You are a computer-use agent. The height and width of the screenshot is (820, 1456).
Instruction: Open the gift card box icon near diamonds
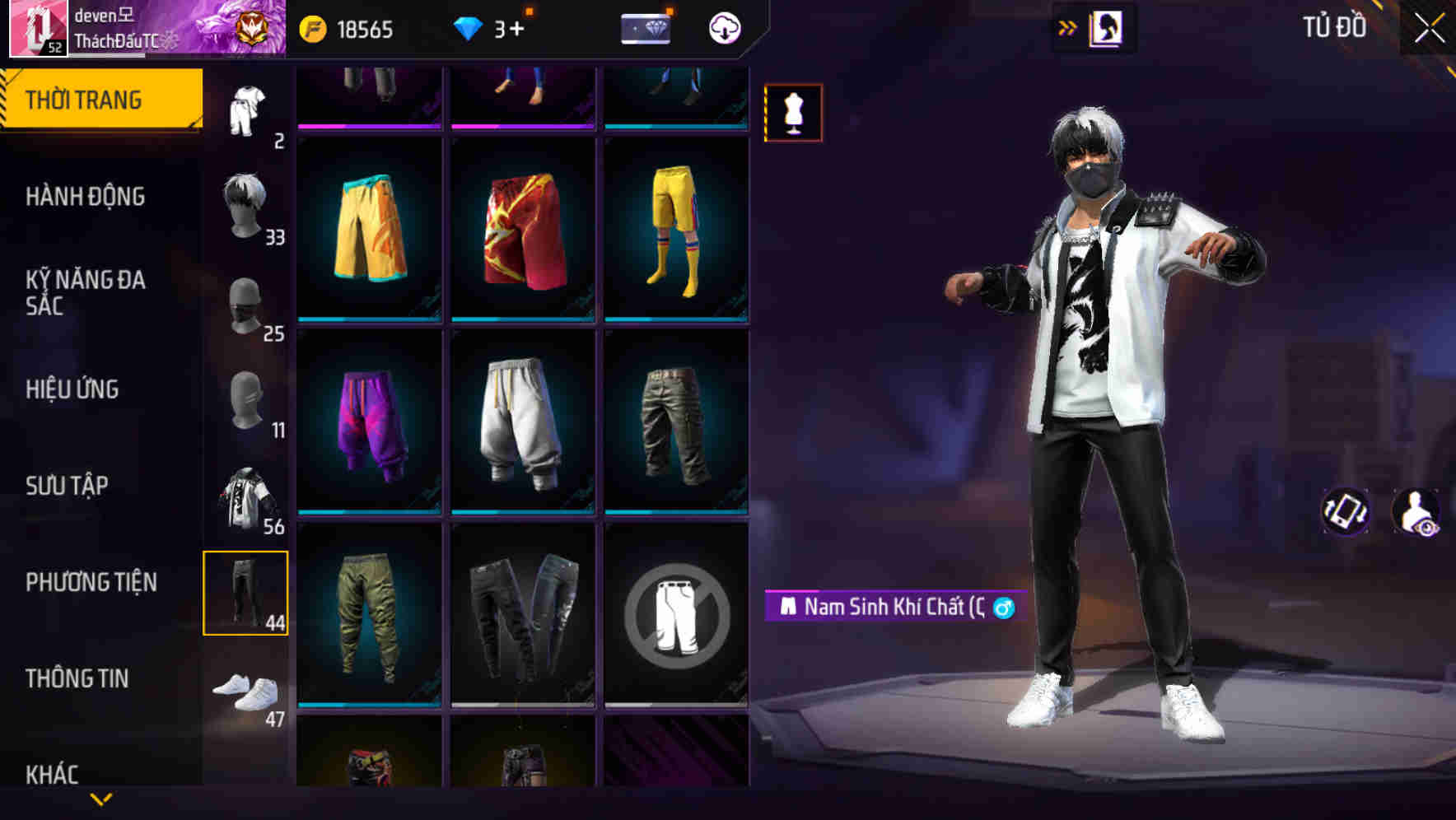point(645,28)
